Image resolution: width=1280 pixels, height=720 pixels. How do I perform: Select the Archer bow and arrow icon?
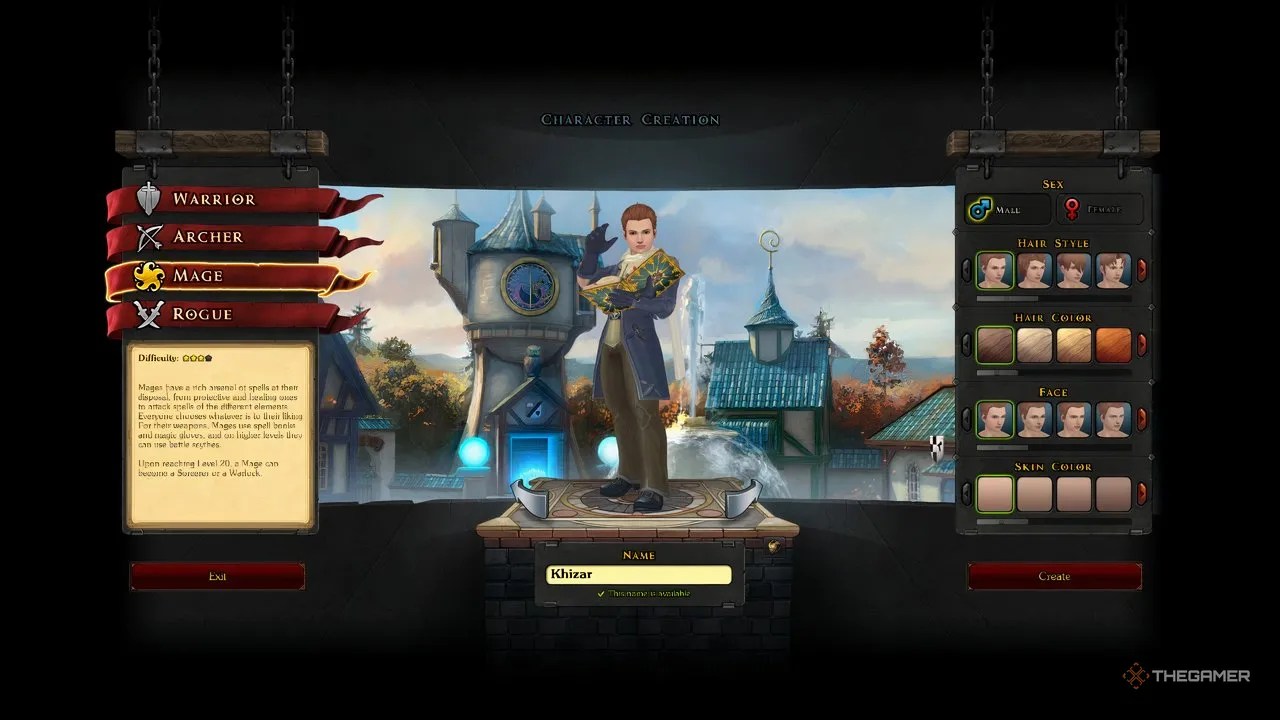click(x=147, y=237)
